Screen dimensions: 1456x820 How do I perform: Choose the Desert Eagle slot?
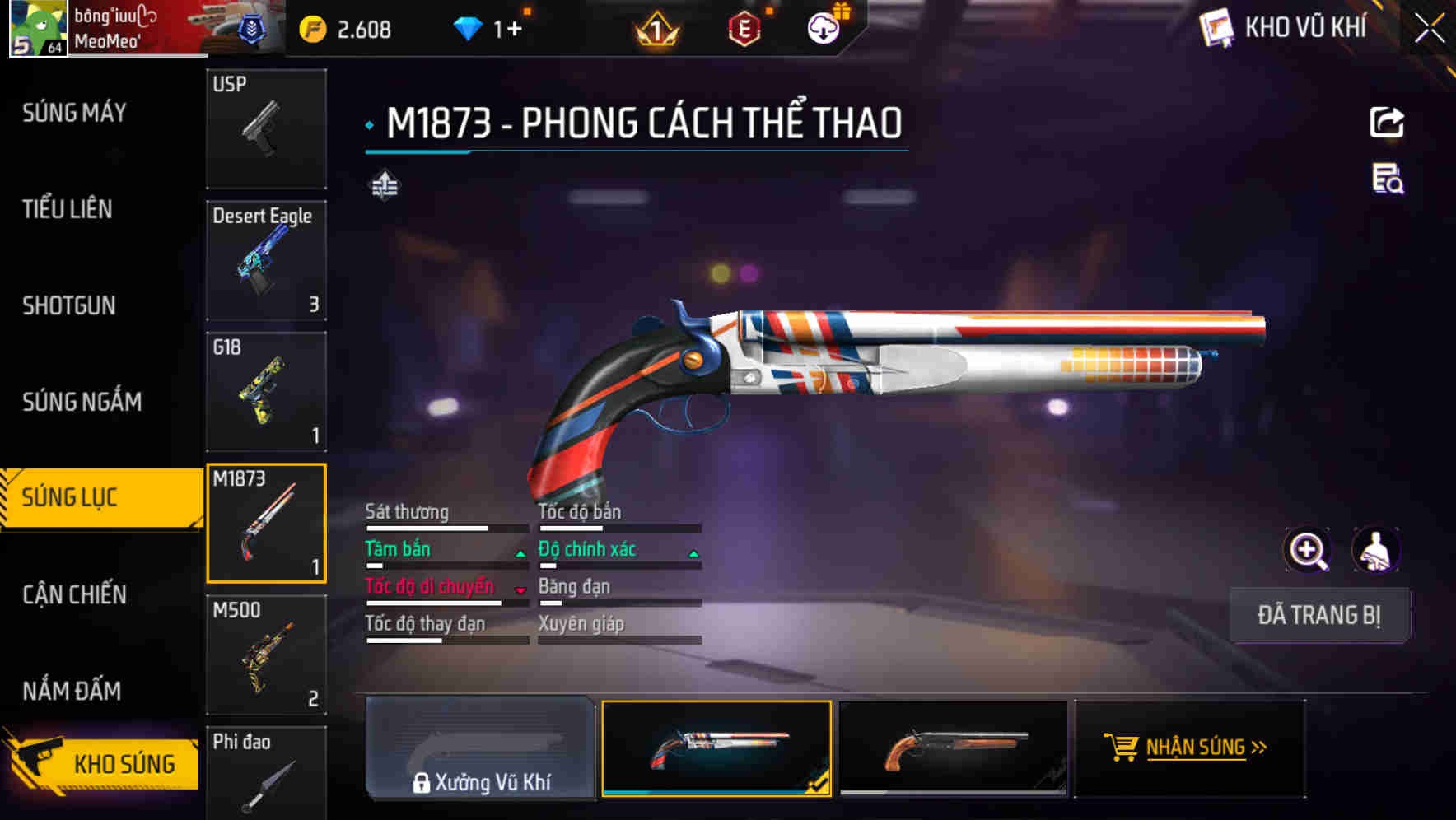point(266,260)
